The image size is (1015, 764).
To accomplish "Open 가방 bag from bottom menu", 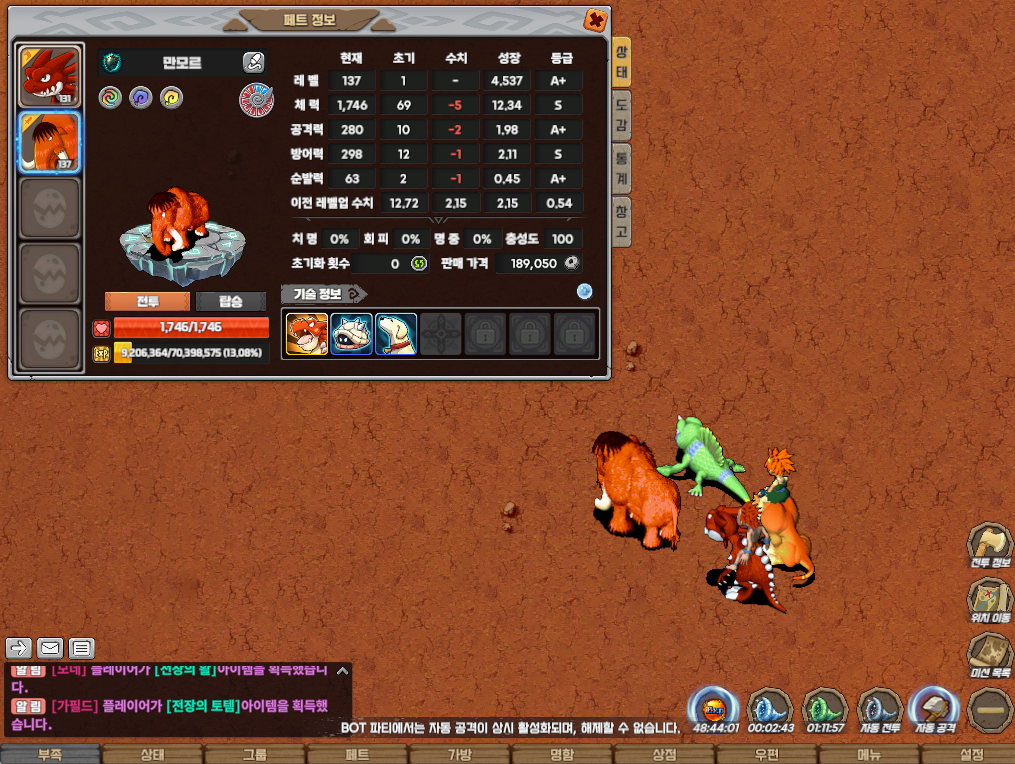I will coord(459,754).
